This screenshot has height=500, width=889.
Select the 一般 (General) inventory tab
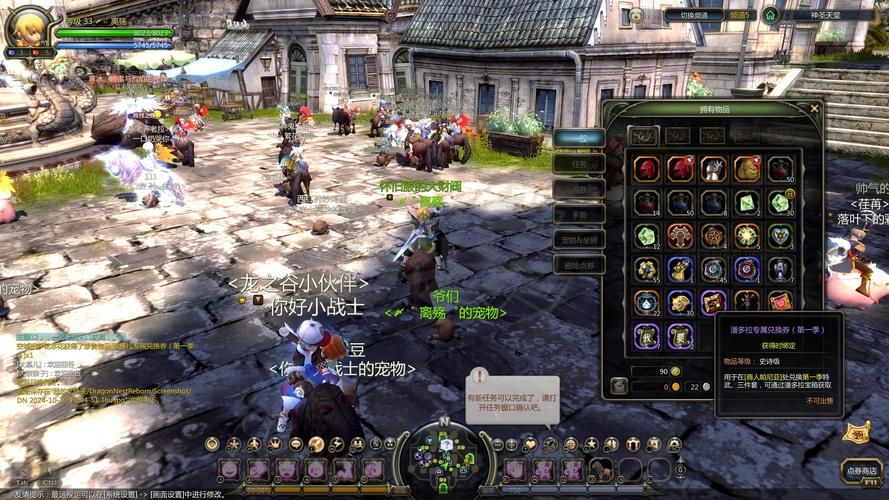pyautogui.click(x=579, y=137)
